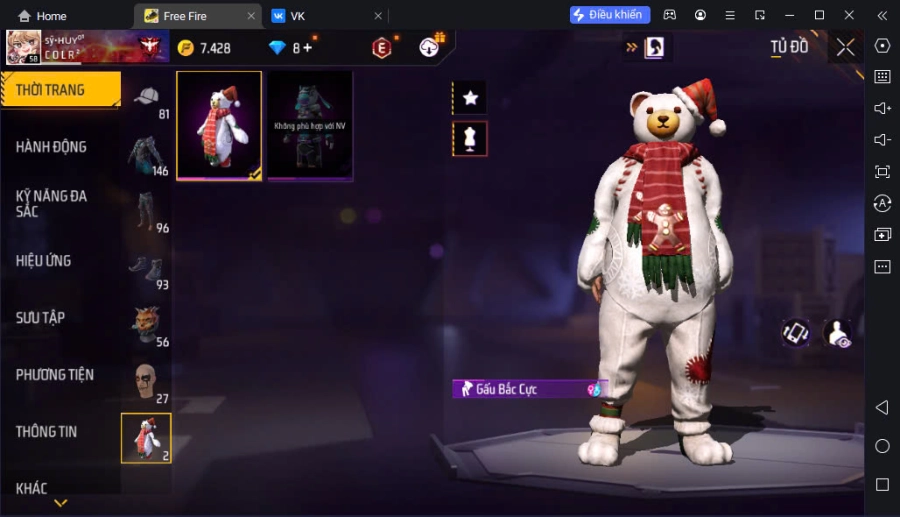Open the cap subcategory with 81 items
900x517 pixels.
148,99
